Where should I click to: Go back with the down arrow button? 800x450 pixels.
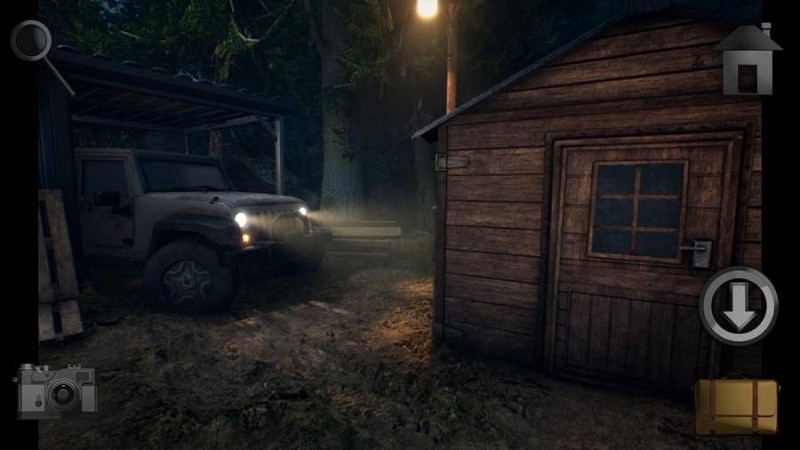pos(738,305)
